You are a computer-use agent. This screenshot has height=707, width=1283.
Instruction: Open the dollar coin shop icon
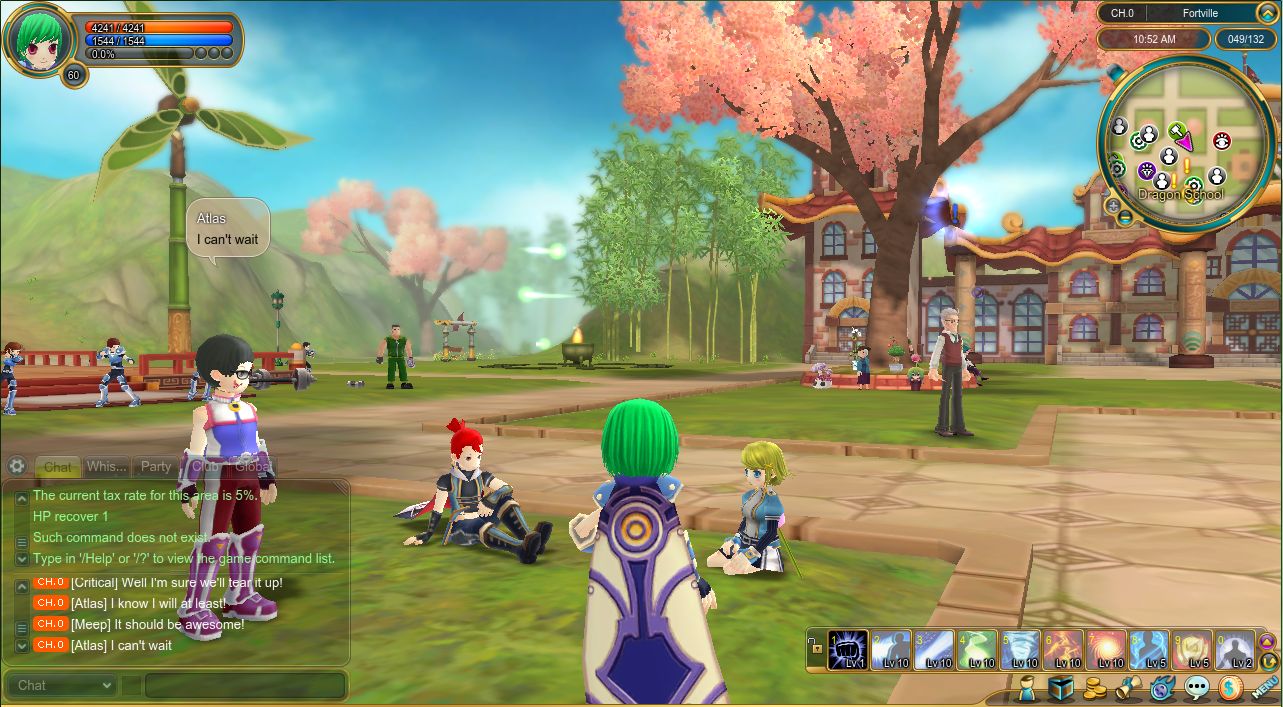click(1230, 688)
